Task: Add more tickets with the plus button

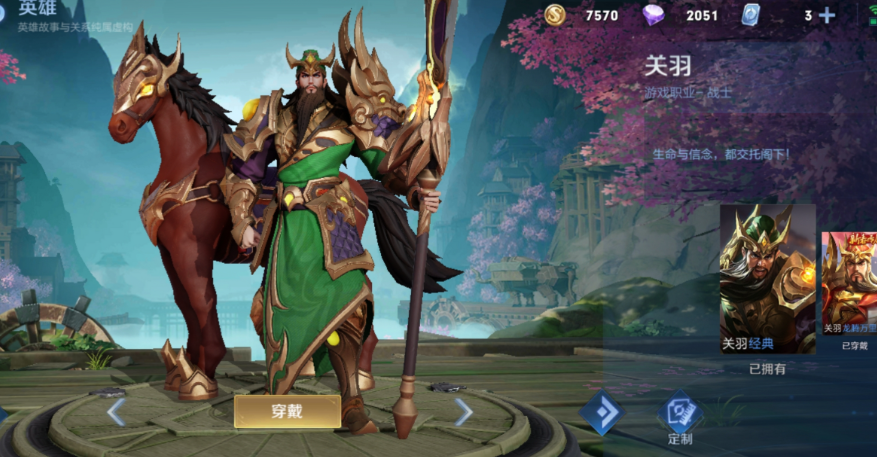Action: 827,15
